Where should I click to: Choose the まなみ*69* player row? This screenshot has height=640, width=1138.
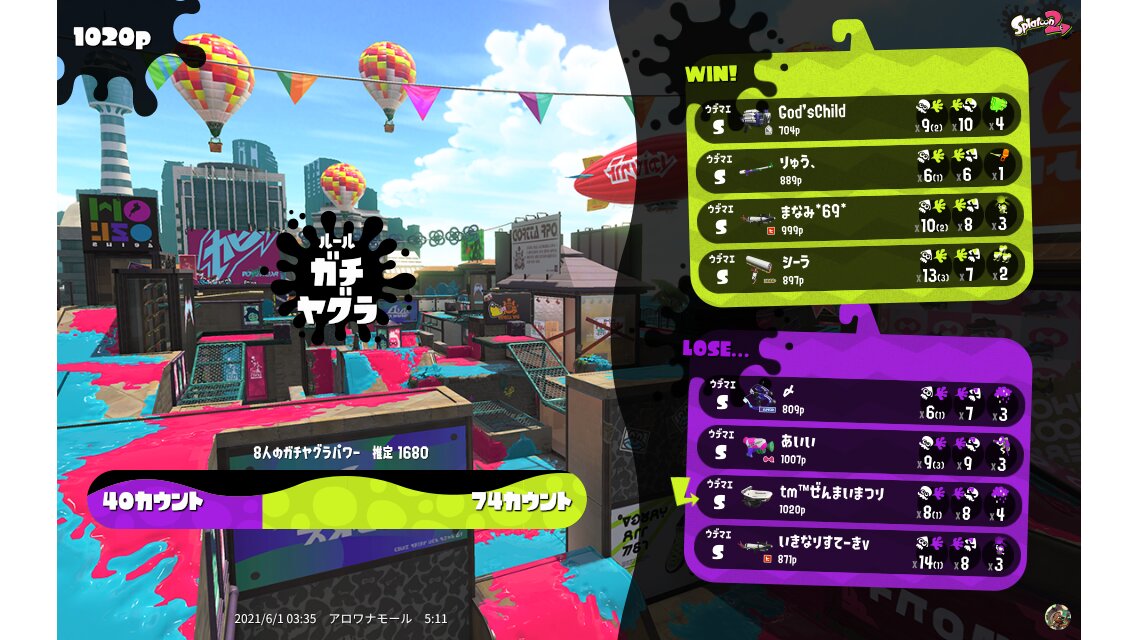860,216
